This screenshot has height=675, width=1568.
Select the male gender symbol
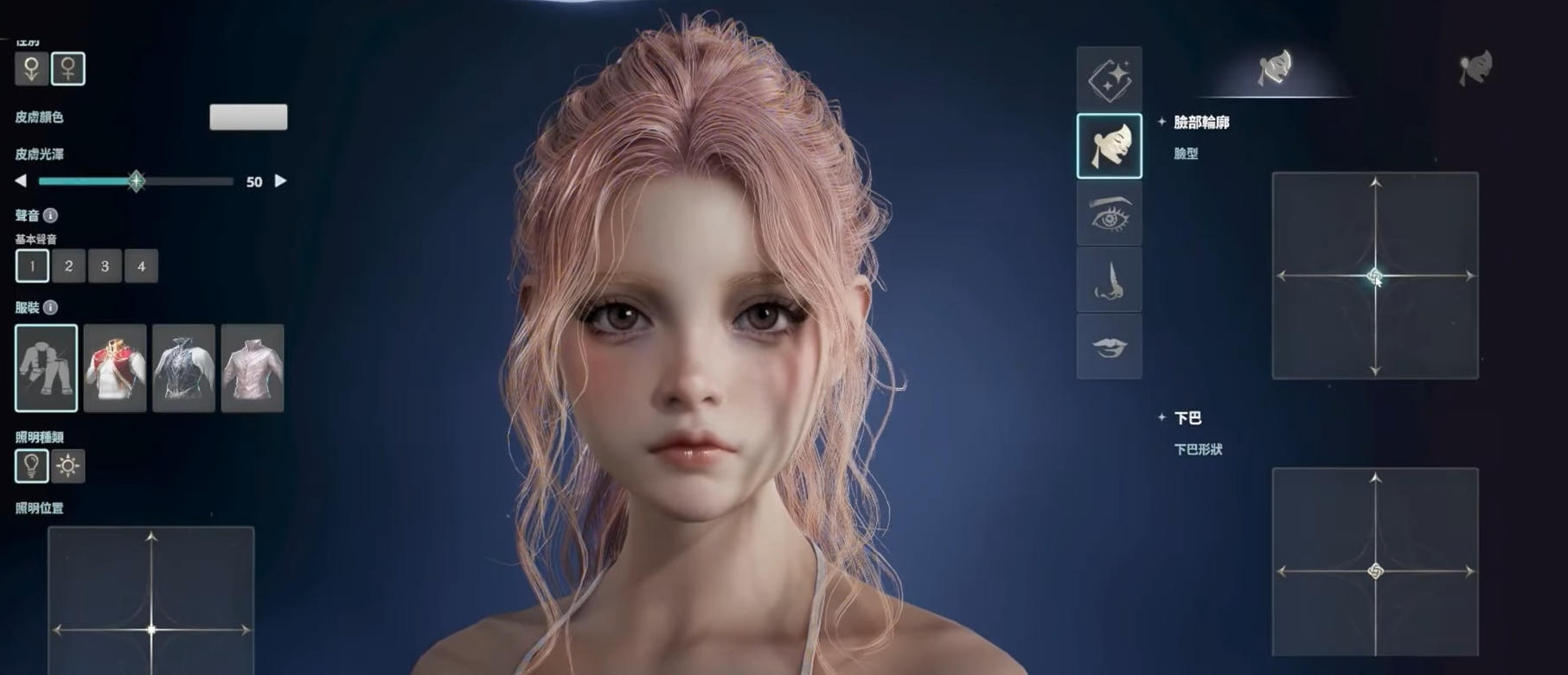(32, 70)
